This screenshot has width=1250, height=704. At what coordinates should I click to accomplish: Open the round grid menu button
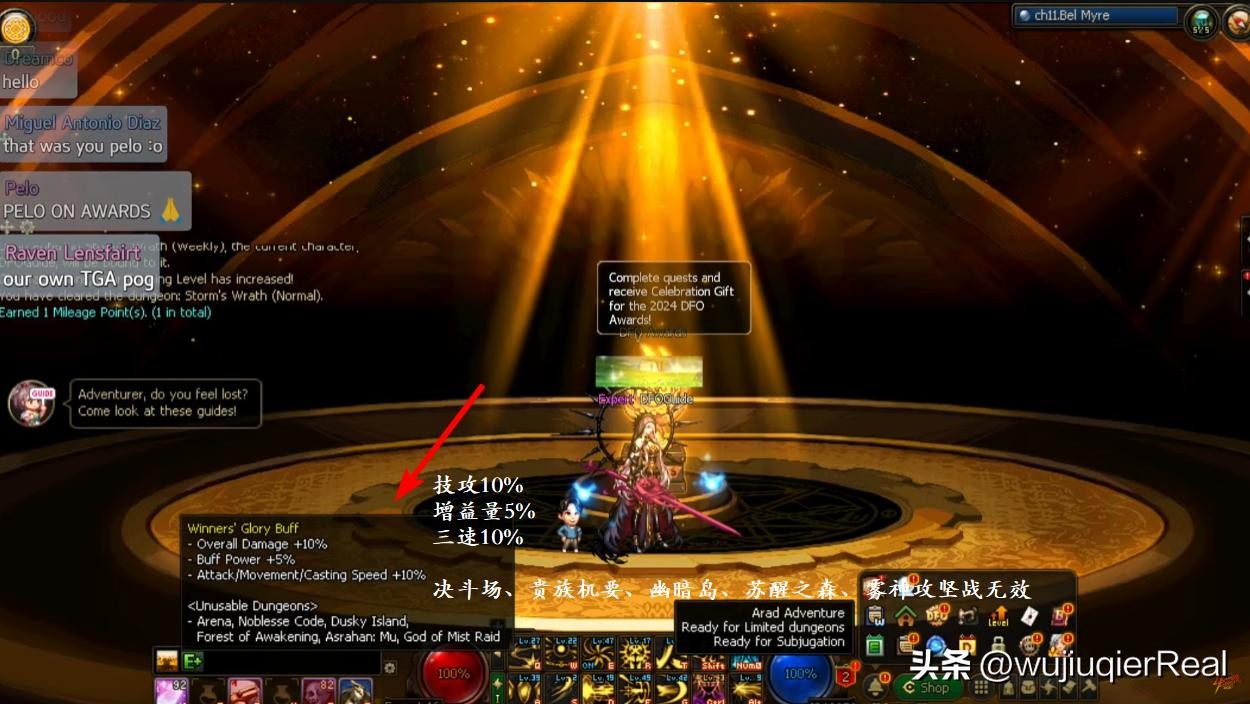point(980,687)
